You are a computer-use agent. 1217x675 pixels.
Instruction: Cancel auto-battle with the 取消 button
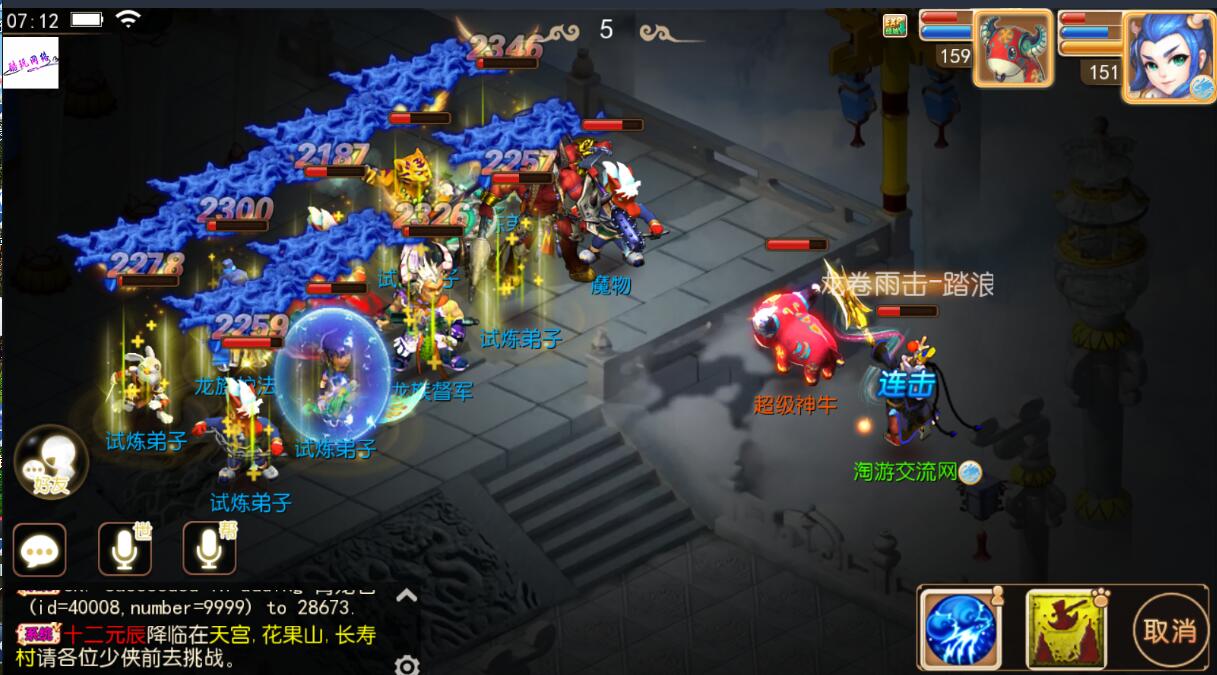(1169, 630)
